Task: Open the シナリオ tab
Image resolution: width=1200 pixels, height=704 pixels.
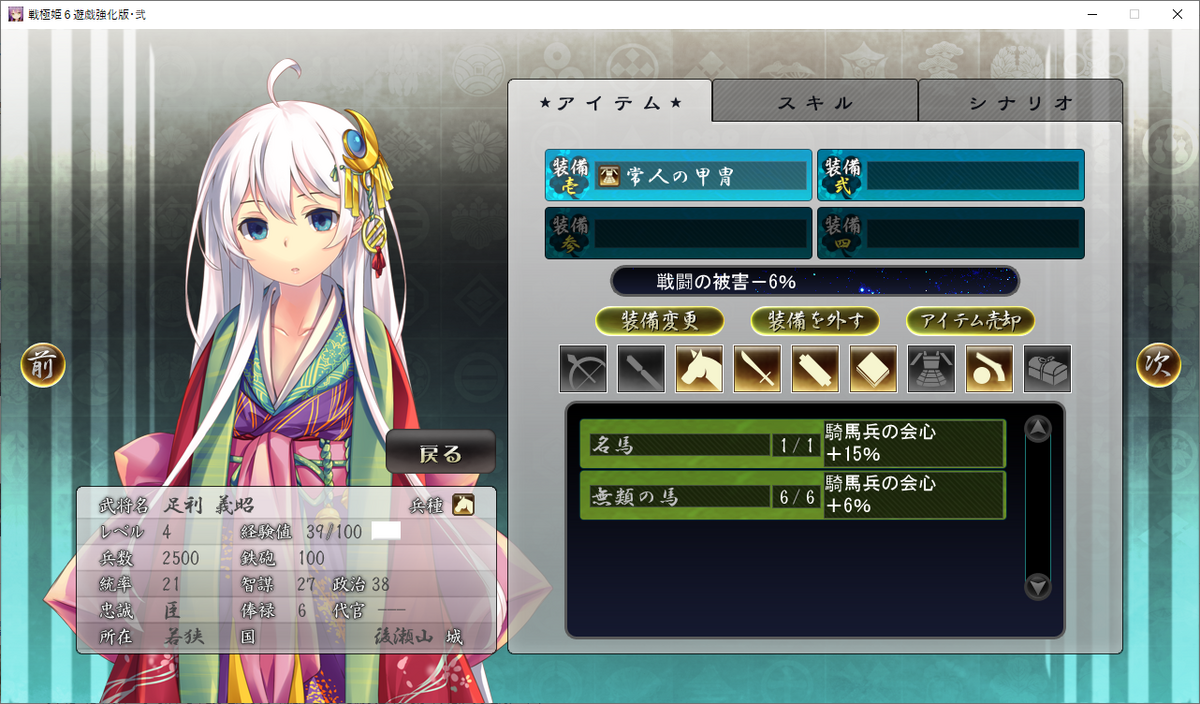Action: click(x=1020, y=102)
